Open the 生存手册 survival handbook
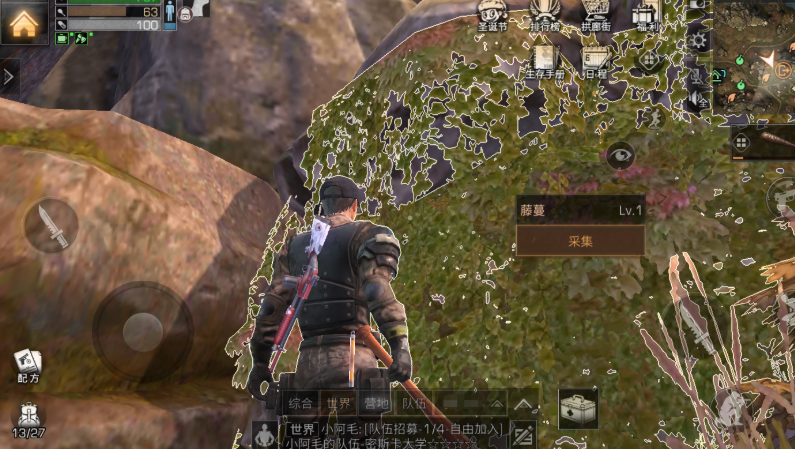This screenshot has height=449, width=795. [545, 63]
